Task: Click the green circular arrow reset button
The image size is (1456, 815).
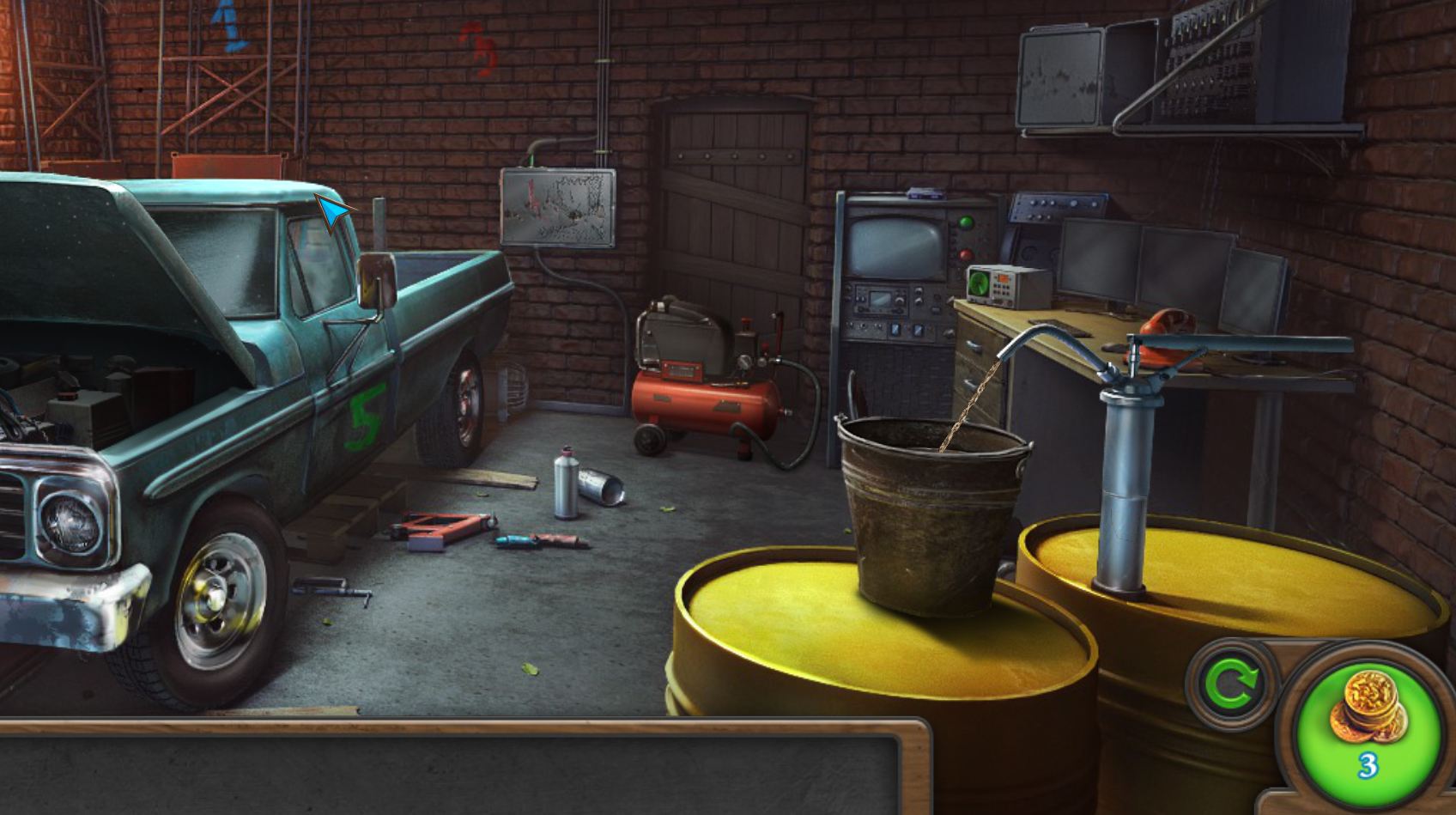Action: coord(1231,684)
